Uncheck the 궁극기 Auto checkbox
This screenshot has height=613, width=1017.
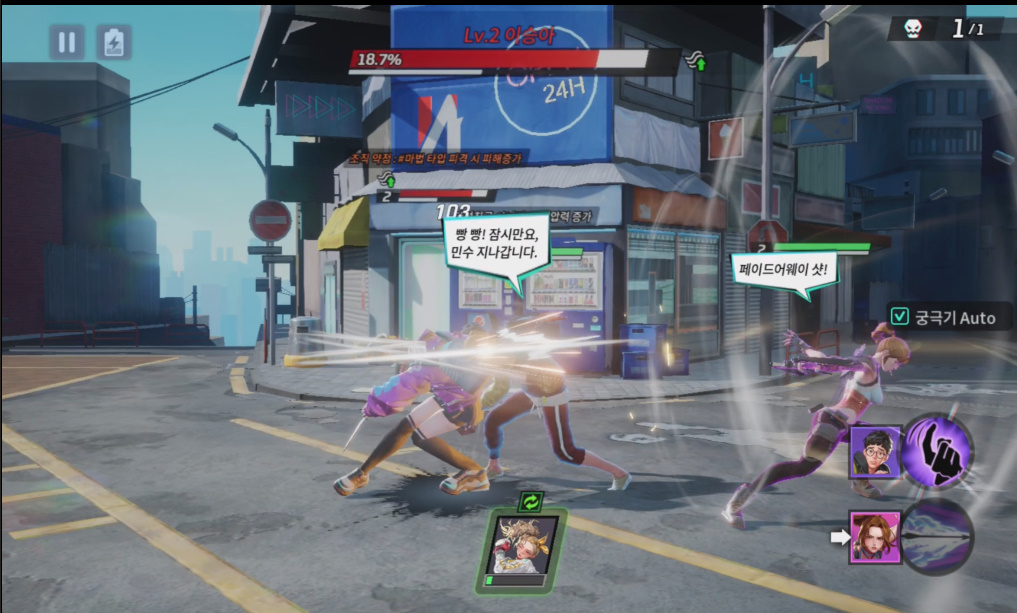[899, 317]
